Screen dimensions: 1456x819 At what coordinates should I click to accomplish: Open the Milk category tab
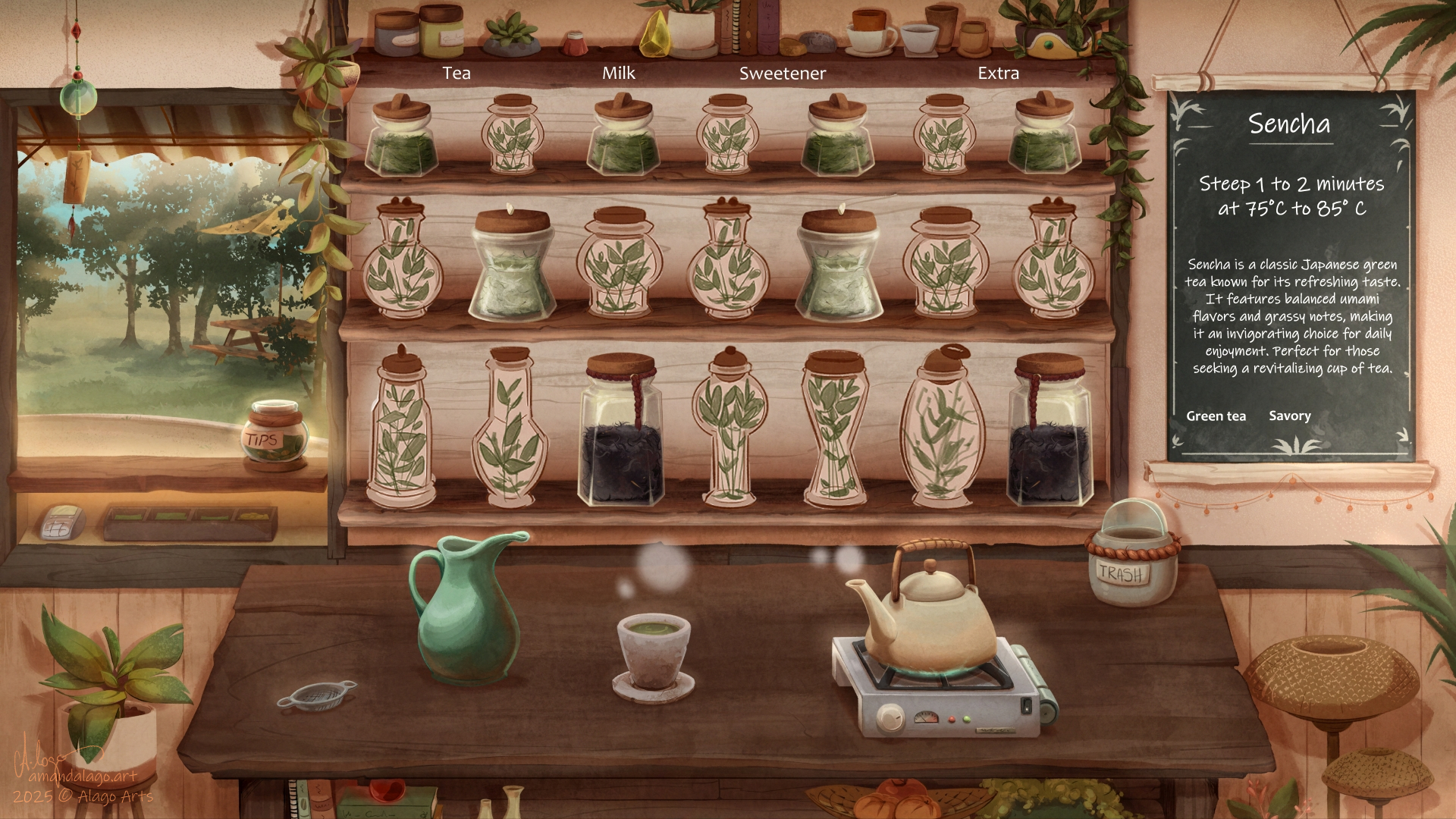[619, 74]
